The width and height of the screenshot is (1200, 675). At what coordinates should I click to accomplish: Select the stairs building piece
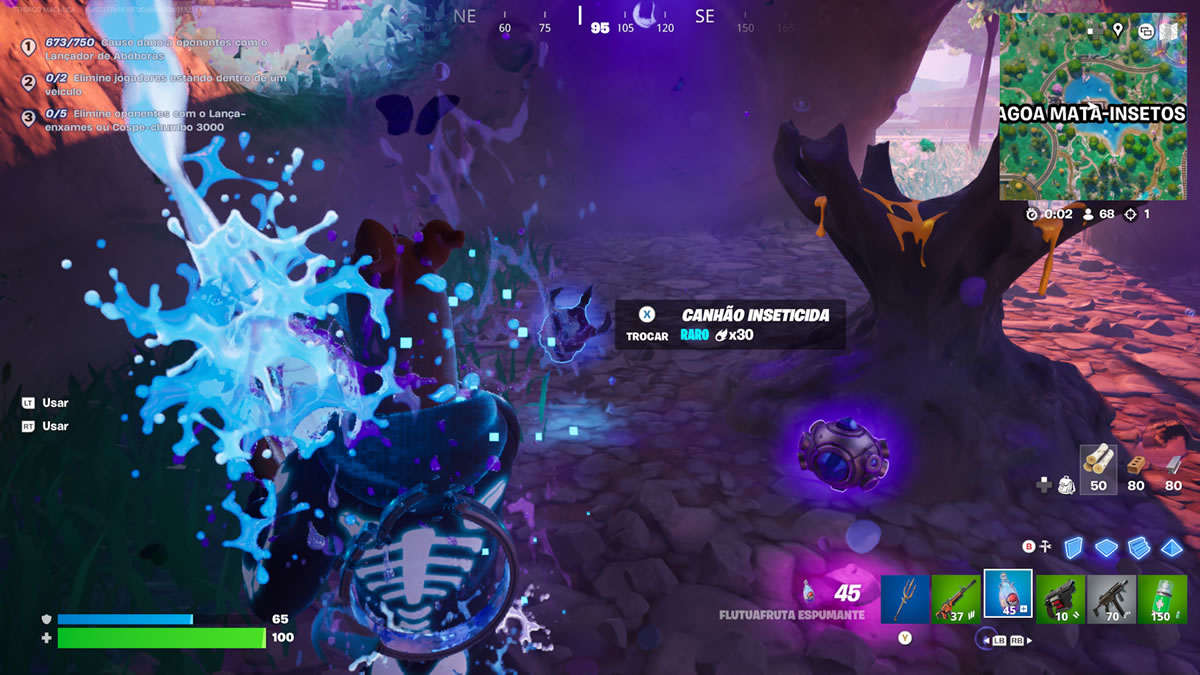coord(1137,547)
